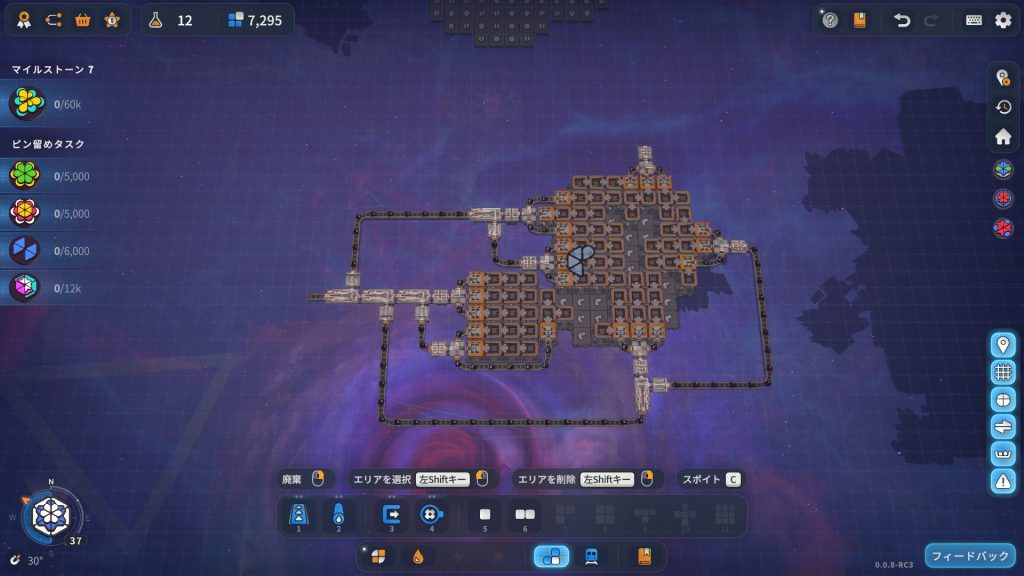1024x576 pixels.
Task: Add a map marker with pin-plus icon
Action: tap(1003, 345)
